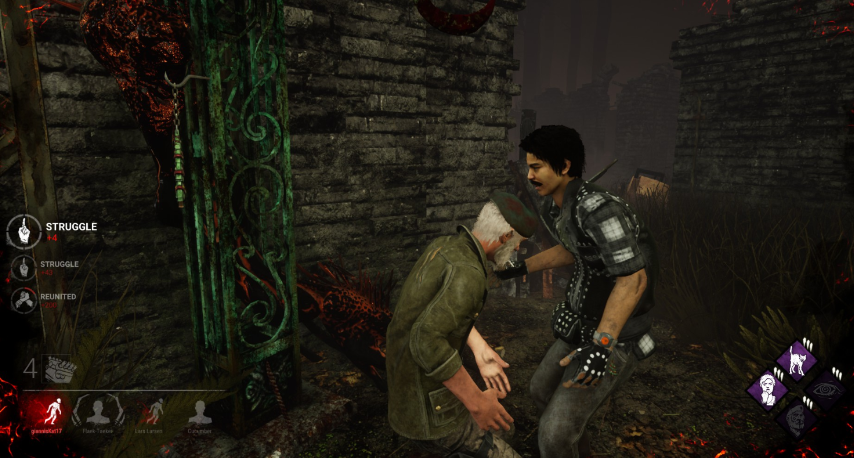Select gianniskat17's red survivor status portrait
This screenshot has width=854, height=458.
coord(46,411)
